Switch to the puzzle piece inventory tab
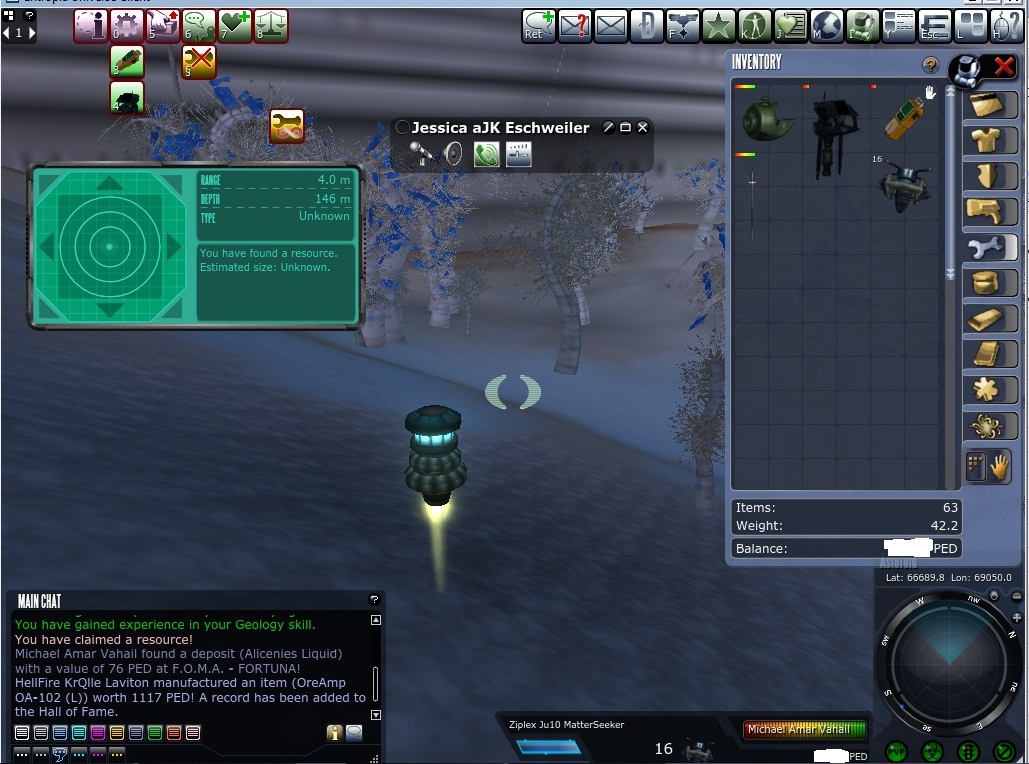Screen dimensions: 1029x764 coord(988,390)
